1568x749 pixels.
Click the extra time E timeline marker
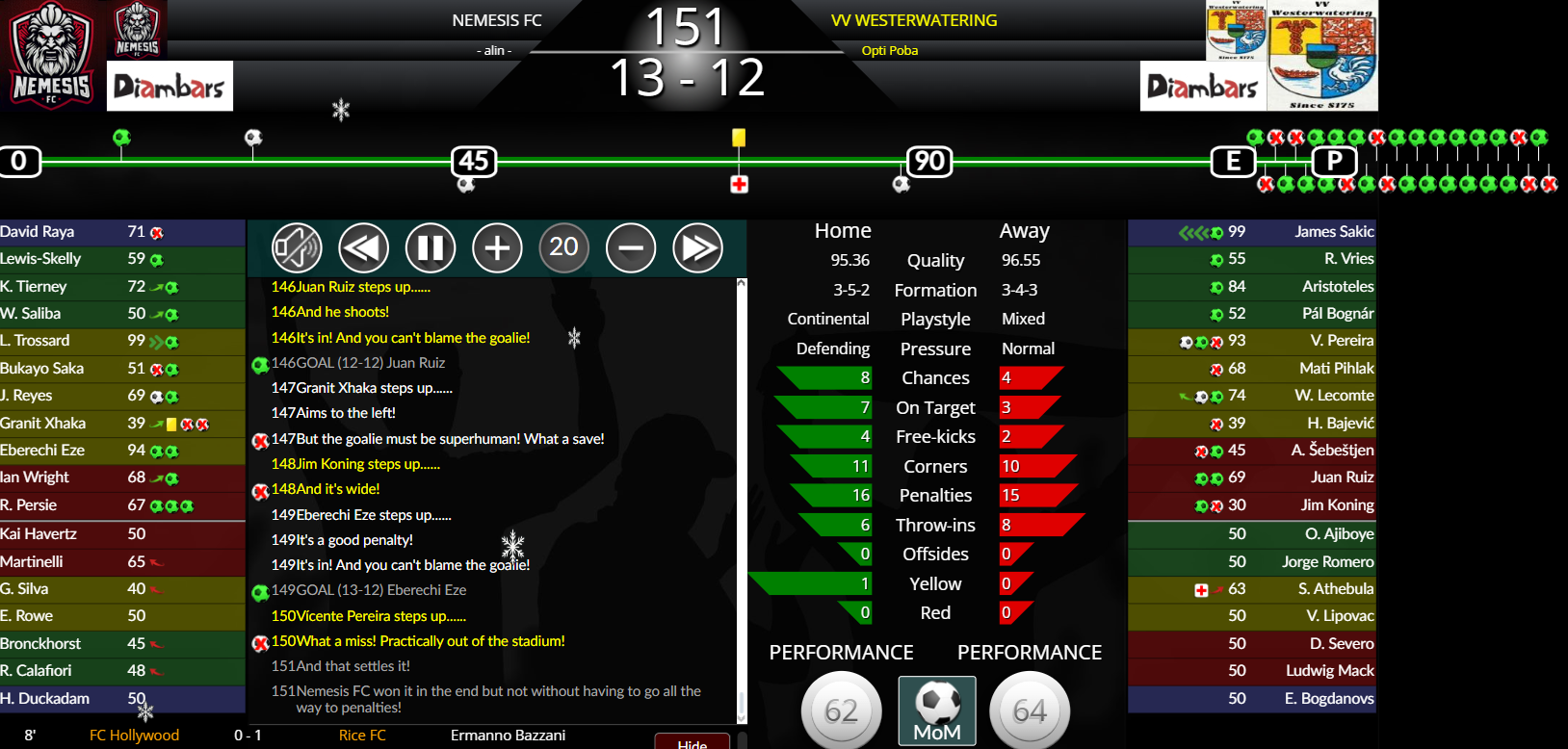click(1233, 161)
